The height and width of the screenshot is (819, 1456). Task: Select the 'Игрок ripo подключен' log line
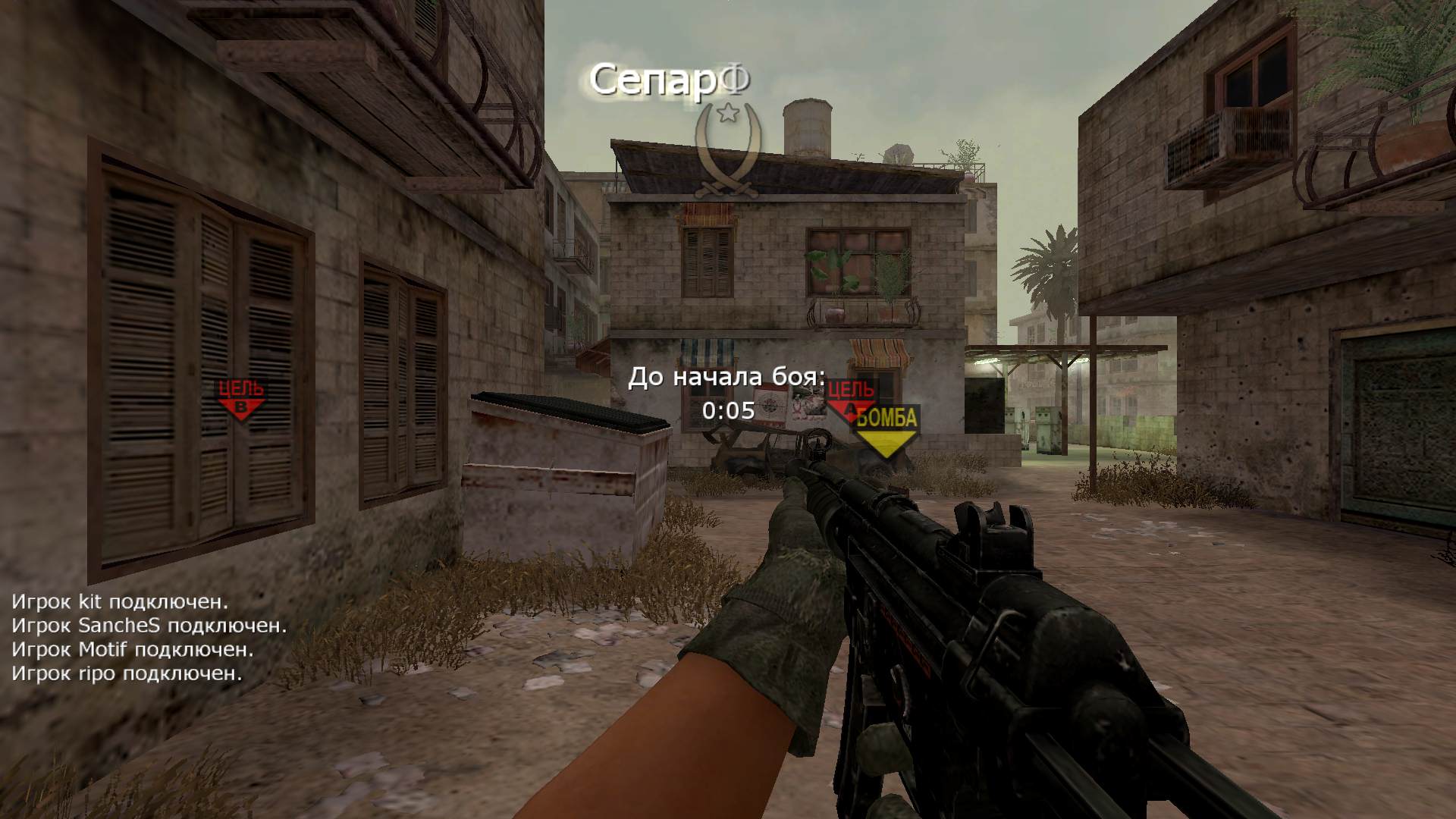(x=127, y=673)
